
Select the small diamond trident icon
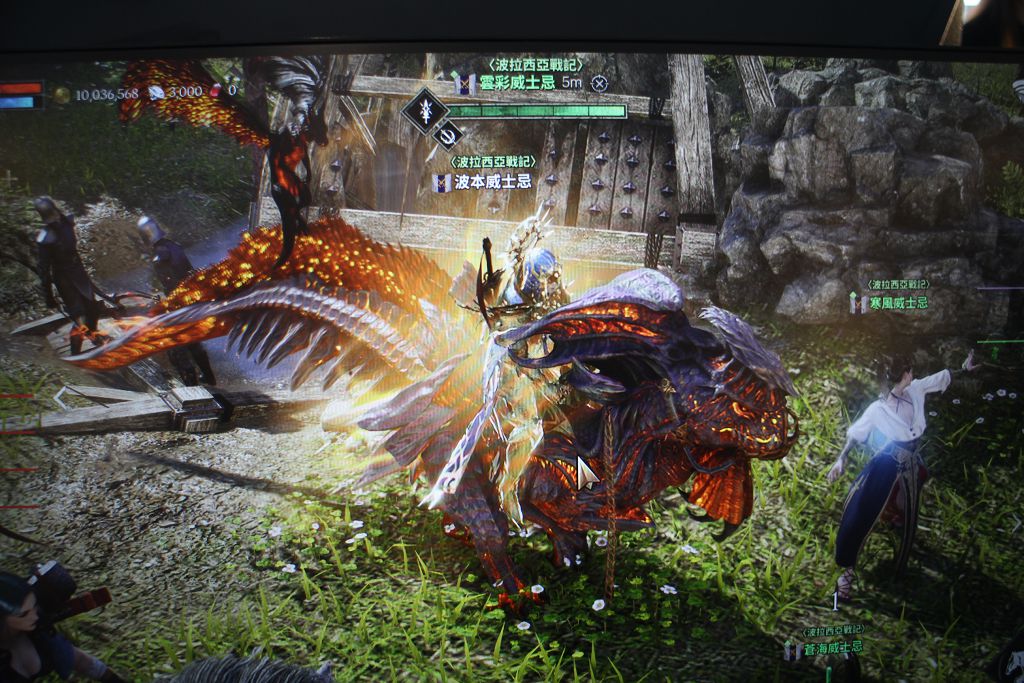click(x=448, y=134)
